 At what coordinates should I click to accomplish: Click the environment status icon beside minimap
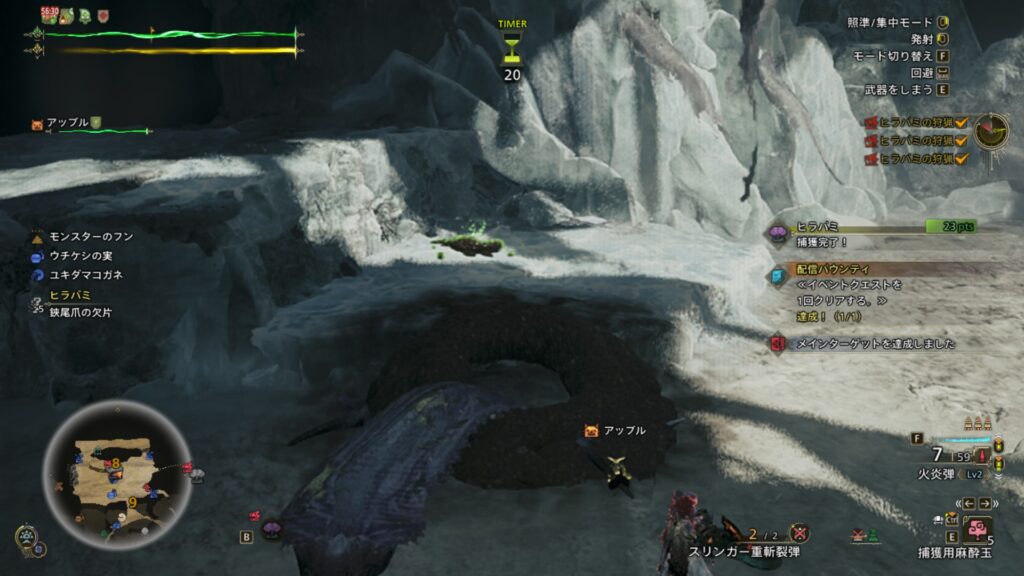26,538
